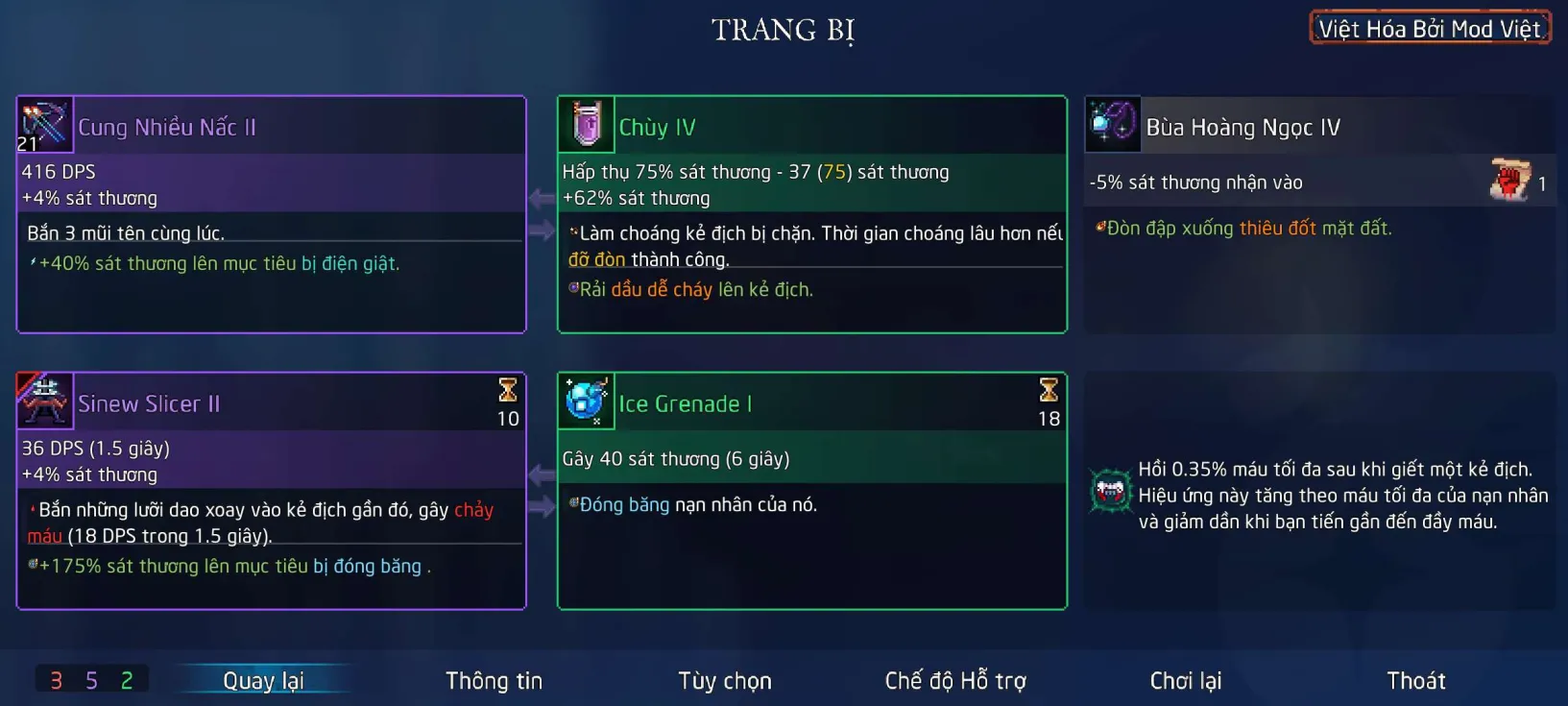This screenshot has width=1568, height=706.
Task: Select the Cung Nhiều Nấc II weapon card
Action: coord(271,214)
